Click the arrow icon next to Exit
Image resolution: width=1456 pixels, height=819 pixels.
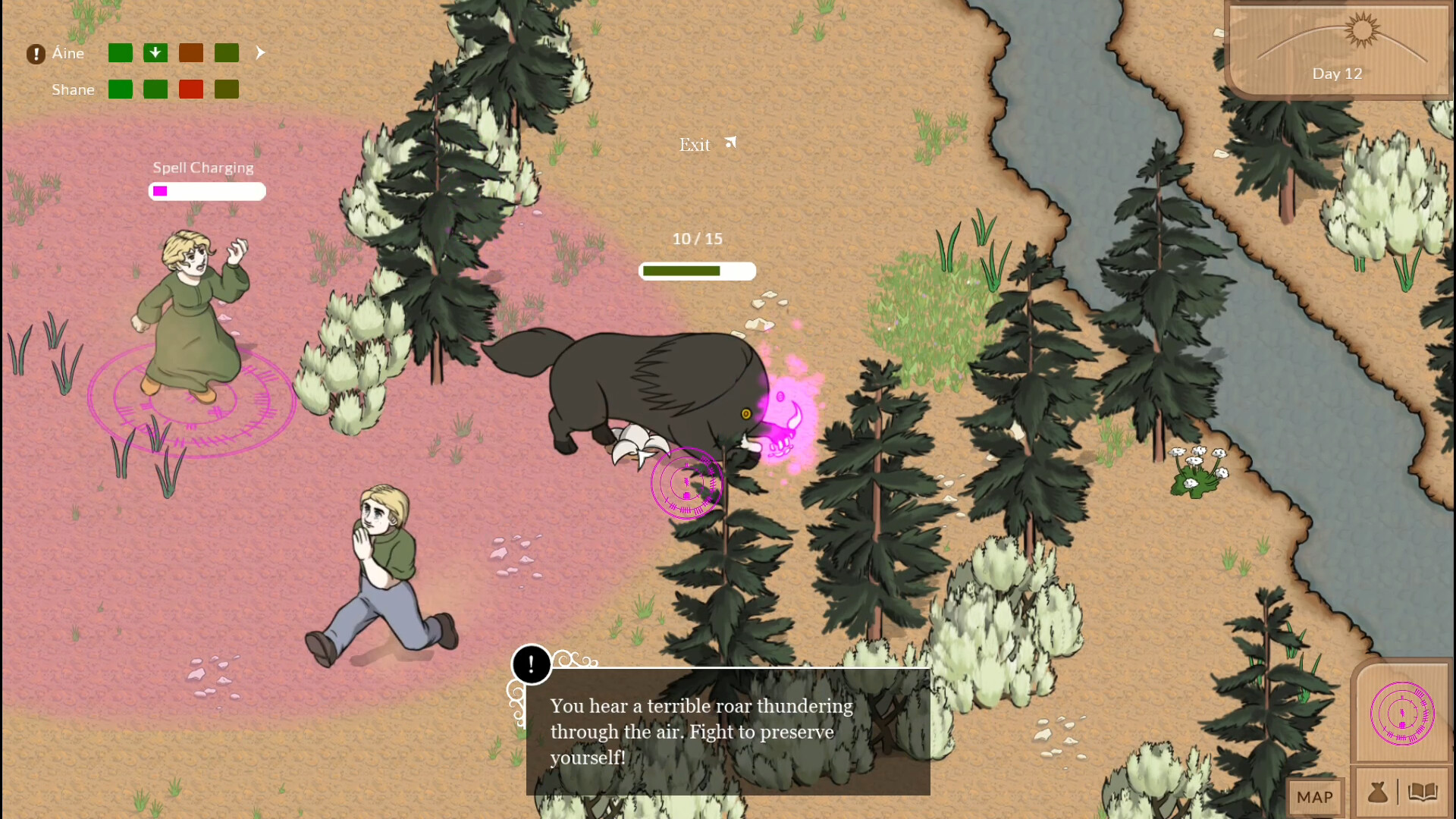pyautogui.click(x=730, y=143)
